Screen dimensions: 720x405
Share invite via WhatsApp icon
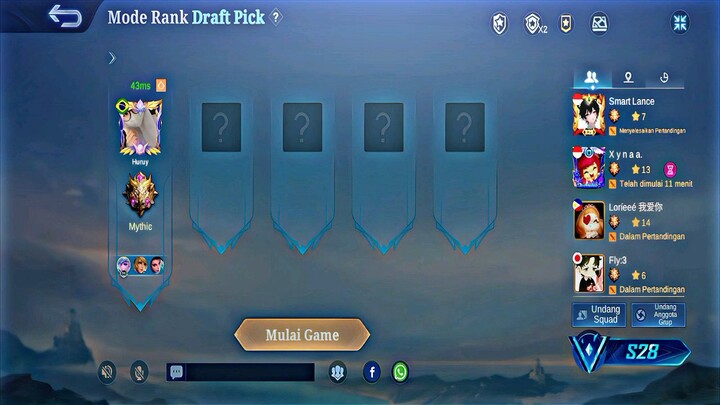[400, 372]
